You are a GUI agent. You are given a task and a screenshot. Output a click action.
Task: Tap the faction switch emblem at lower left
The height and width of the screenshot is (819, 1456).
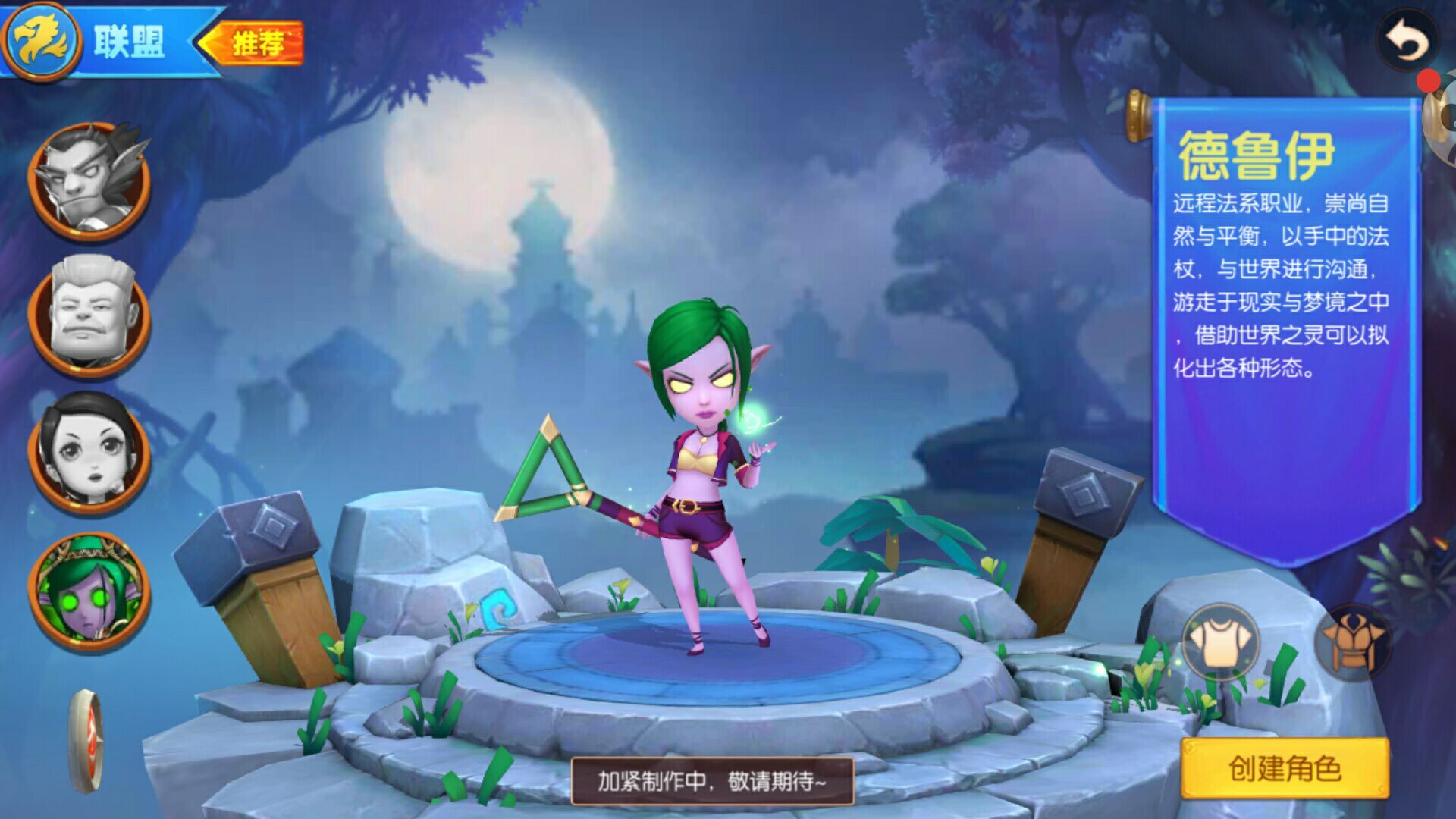pos(86,741)
